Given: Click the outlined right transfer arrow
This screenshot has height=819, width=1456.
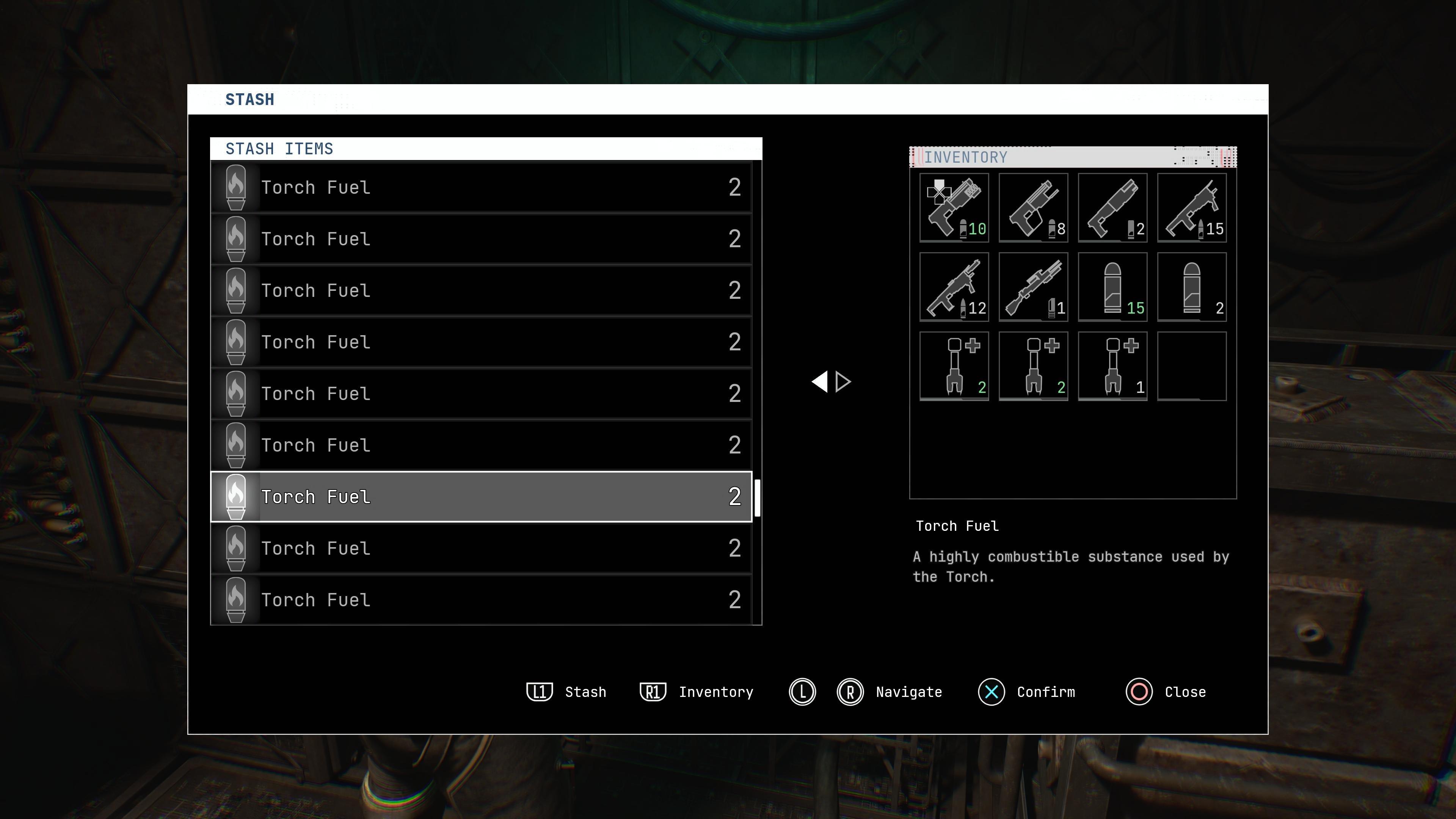Looking at the screenshot, I should (843, 382).
